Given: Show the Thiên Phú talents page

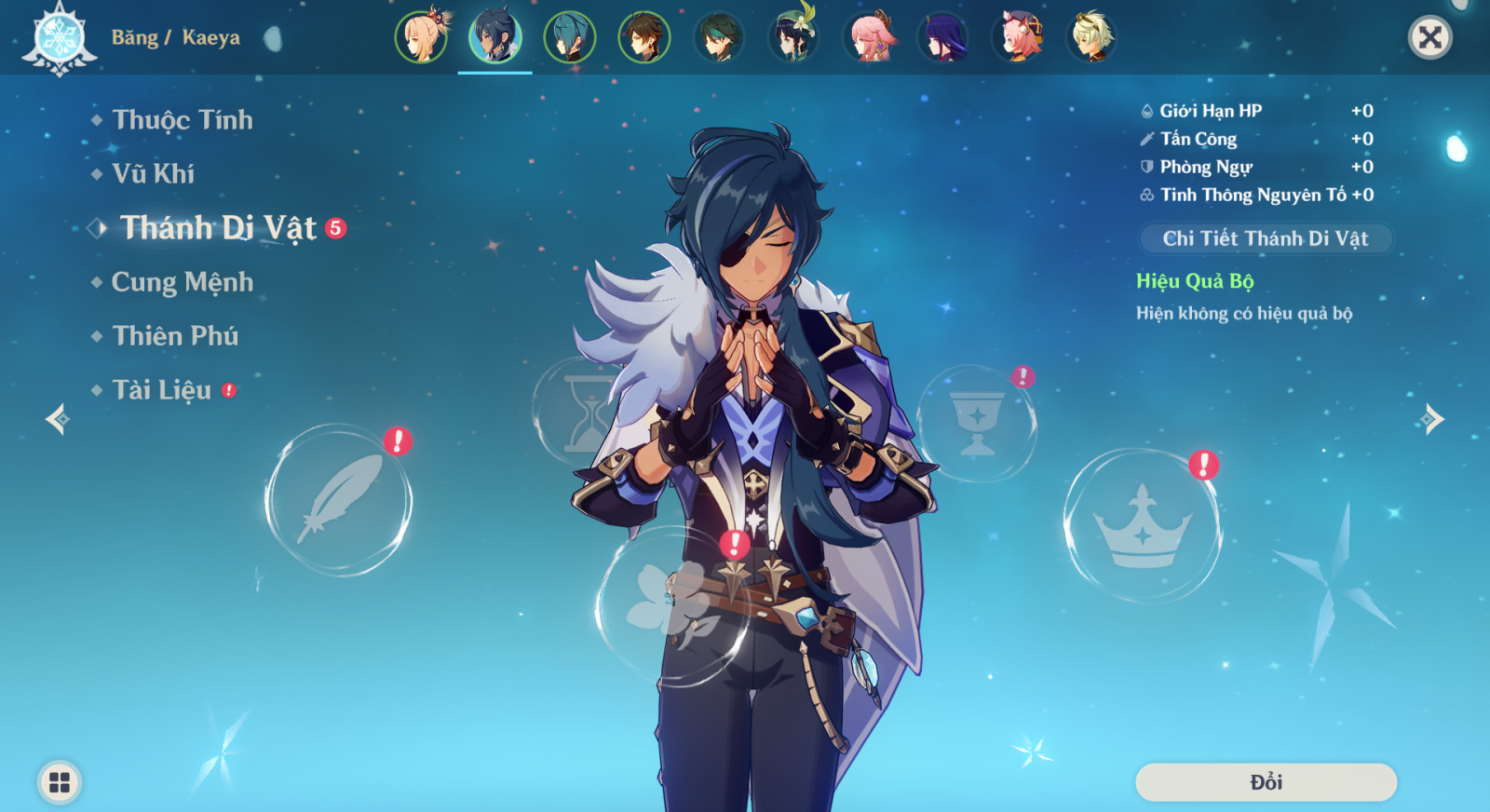Looking at the screenshot, I should point(175,336).
